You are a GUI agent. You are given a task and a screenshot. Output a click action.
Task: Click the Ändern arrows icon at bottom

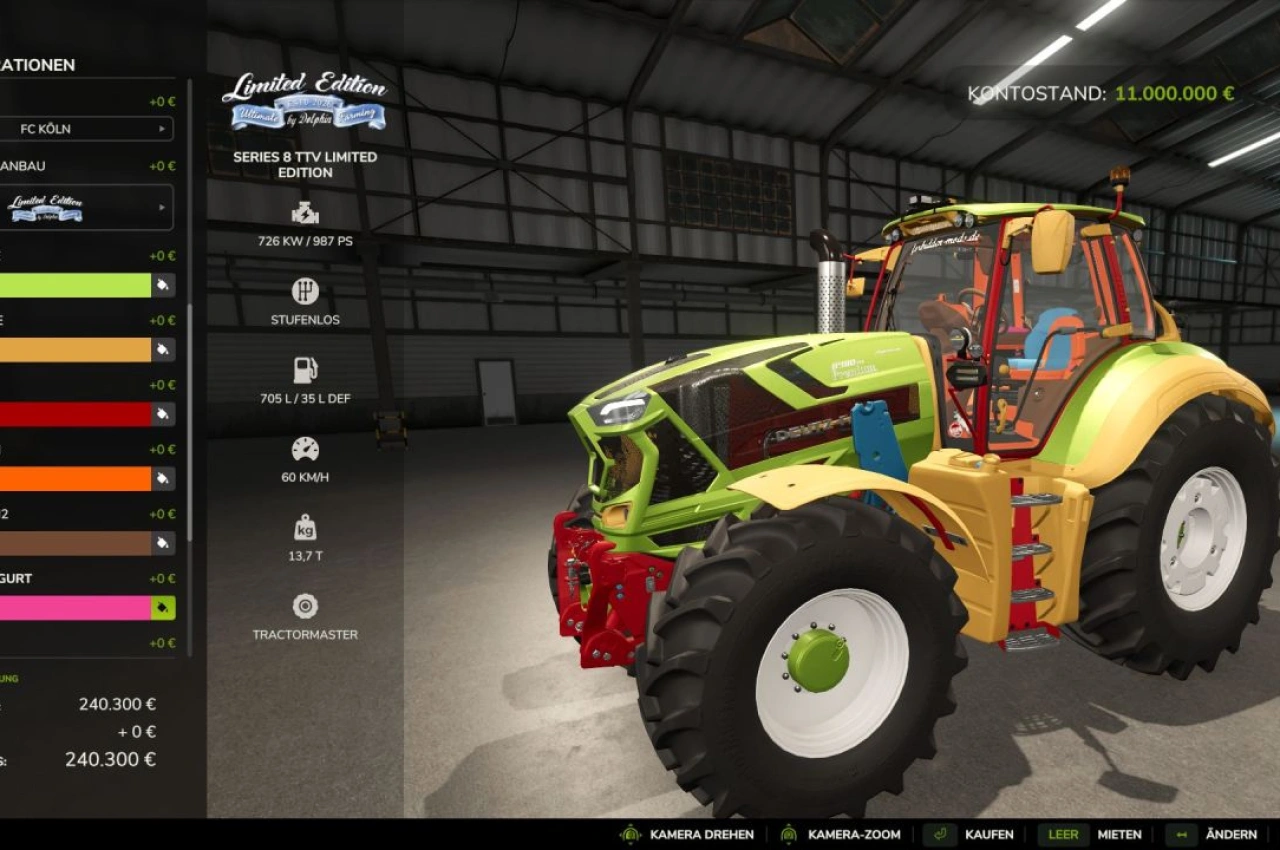[1183, 834]
